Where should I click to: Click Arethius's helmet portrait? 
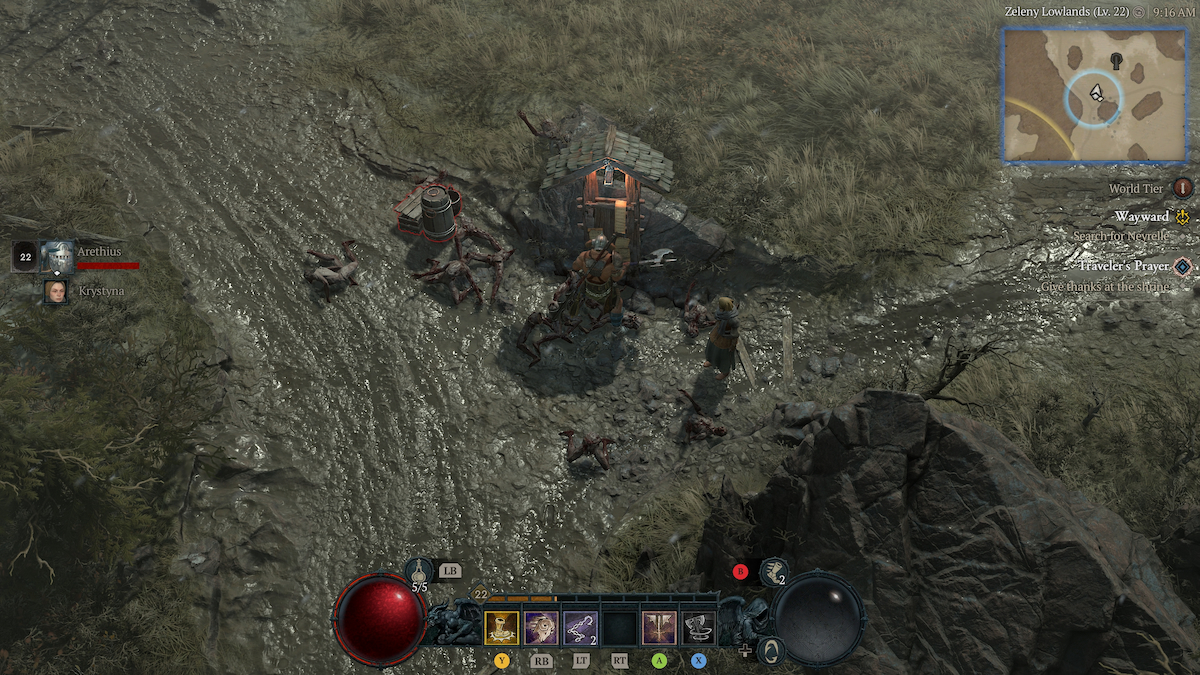click(x=57, y=256)
